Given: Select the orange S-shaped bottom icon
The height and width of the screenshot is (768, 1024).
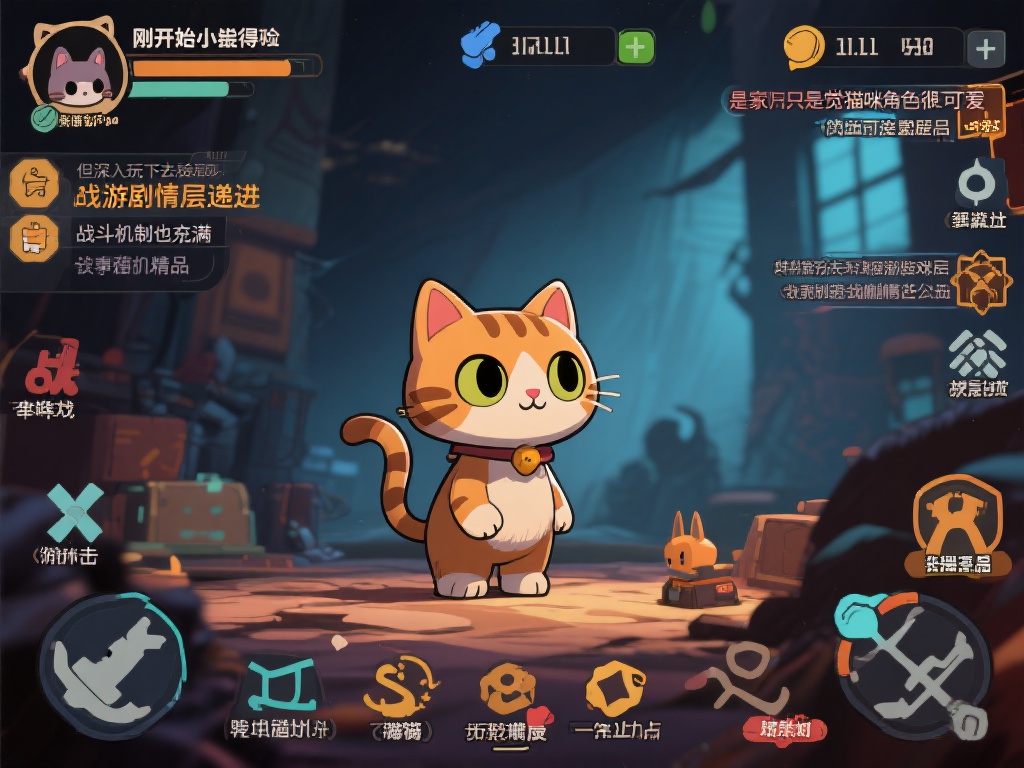Looking at the screenshot, I should coord(401,686).
